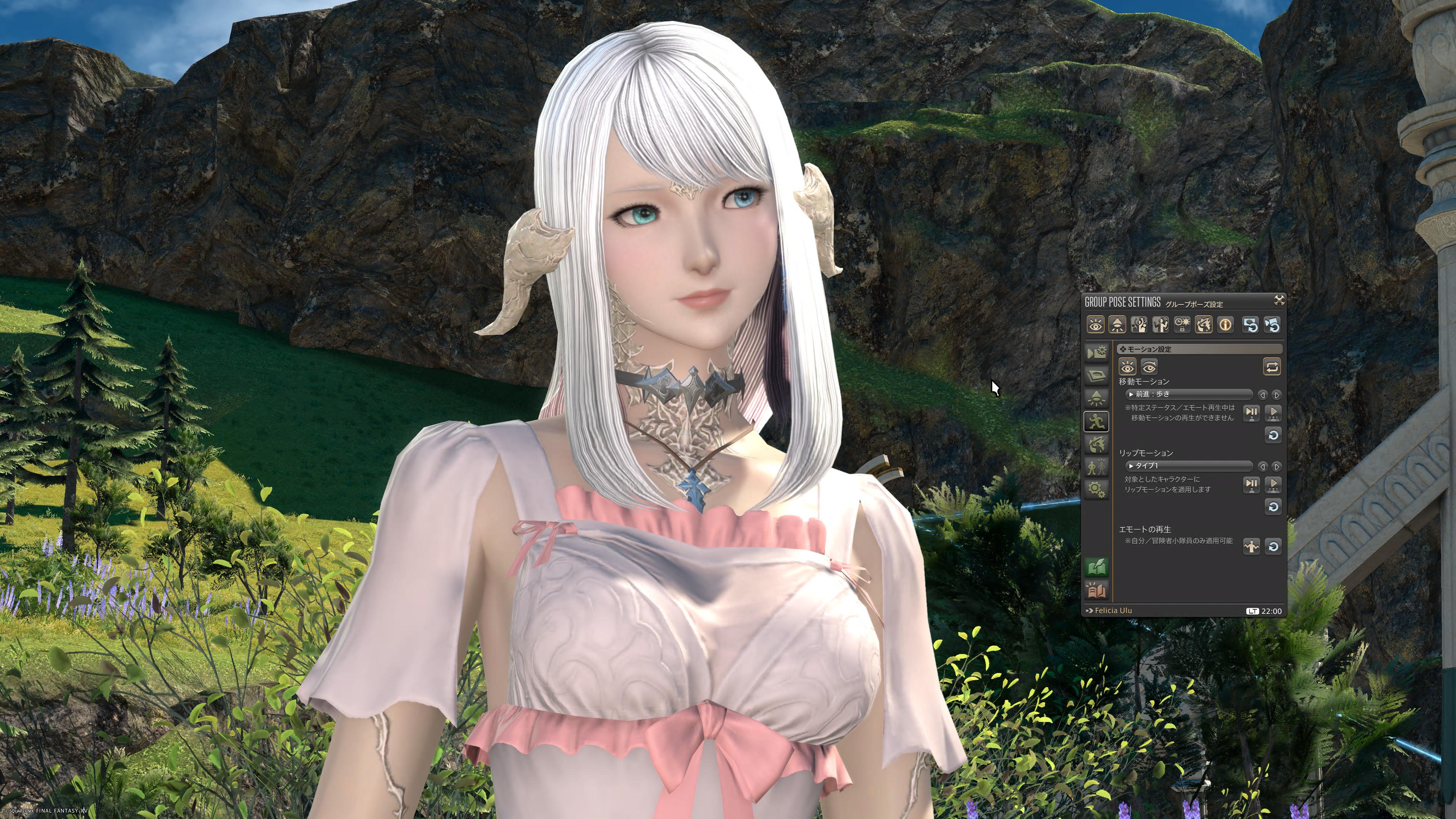Viewport: 1456px width, 819px height.
Task: Open the two standing figures tab
Action: pos(1096,467)
